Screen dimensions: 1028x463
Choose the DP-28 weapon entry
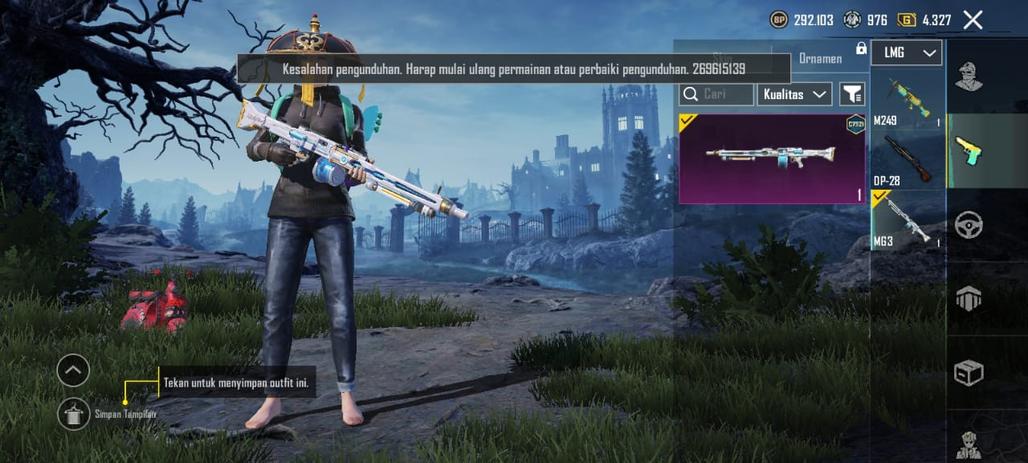(907, 159)
